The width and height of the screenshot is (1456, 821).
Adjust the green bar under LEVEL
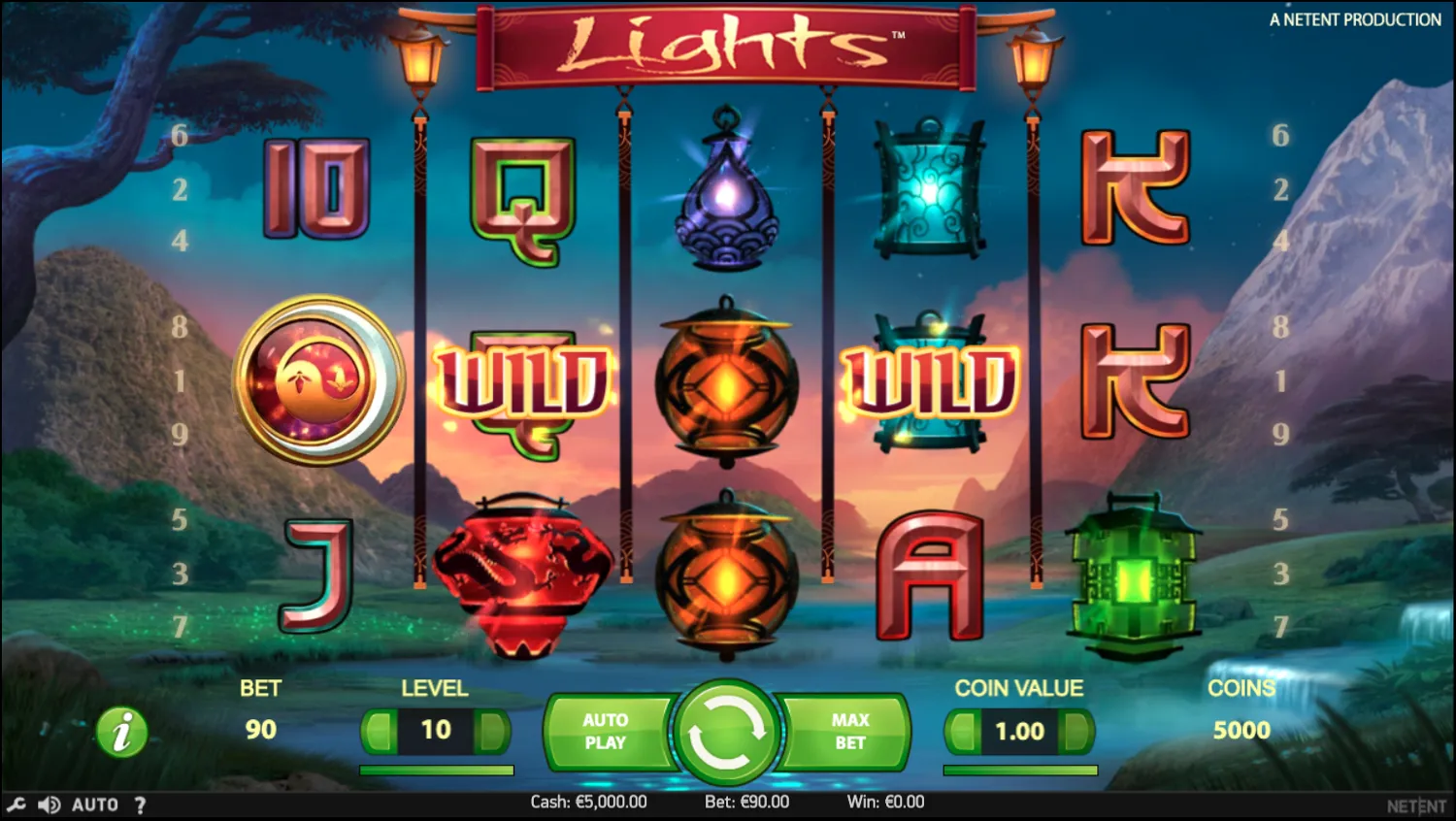(435, 768)
